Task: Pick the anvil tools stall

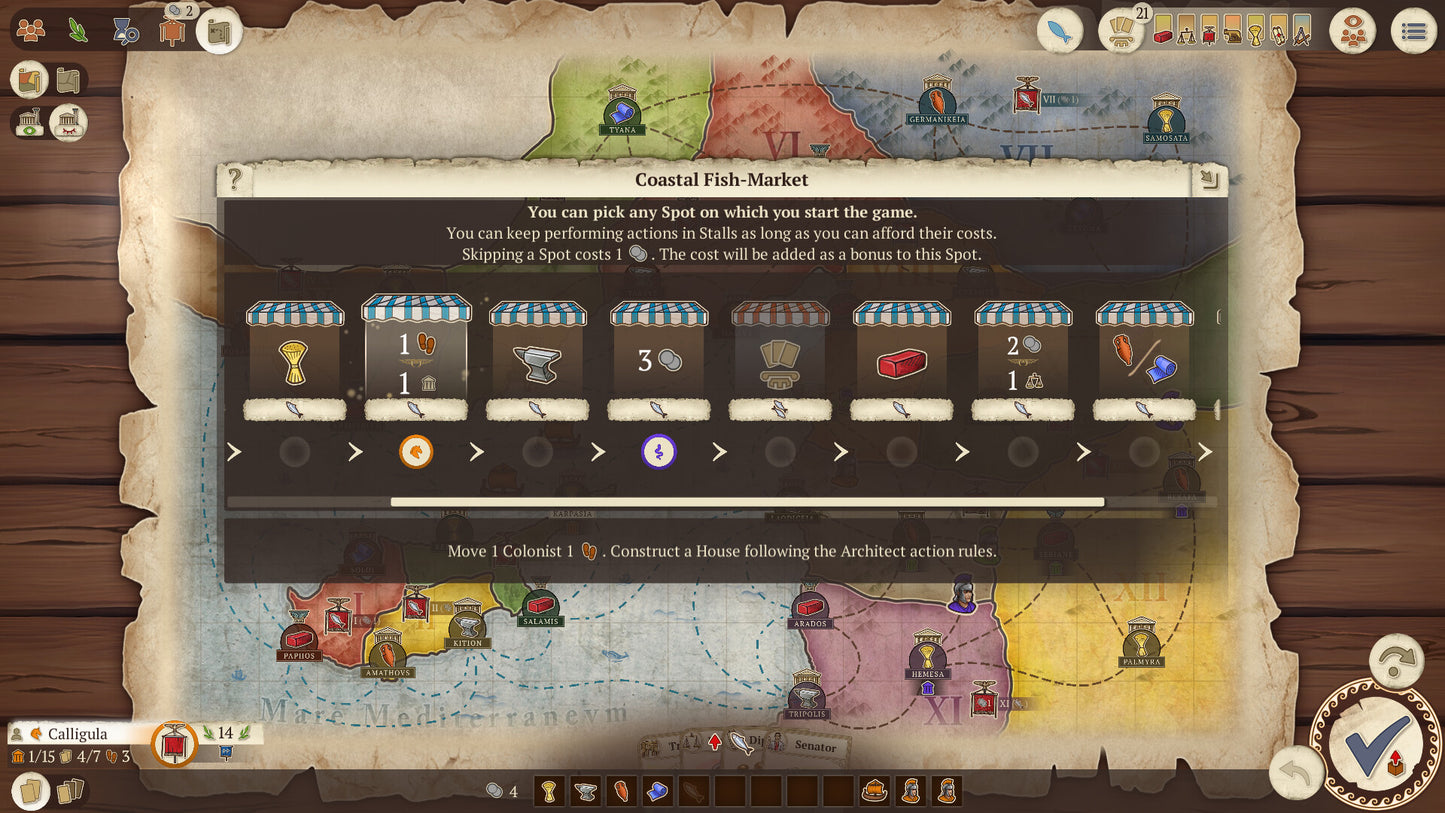Action: pos(538,360)
